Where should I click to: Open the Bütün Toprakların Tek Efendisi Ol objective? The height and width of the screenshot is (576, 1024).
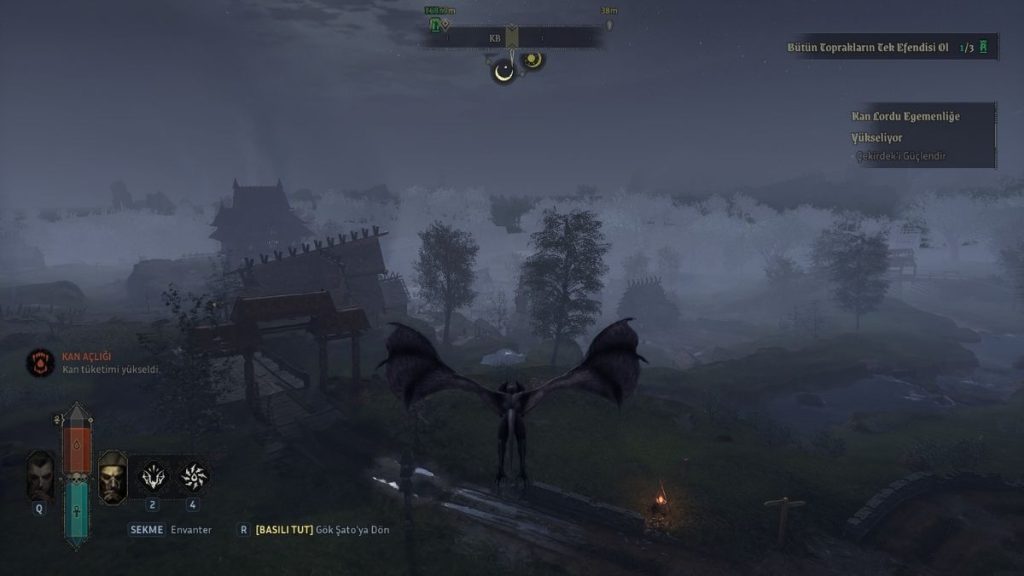coord(866,47)
